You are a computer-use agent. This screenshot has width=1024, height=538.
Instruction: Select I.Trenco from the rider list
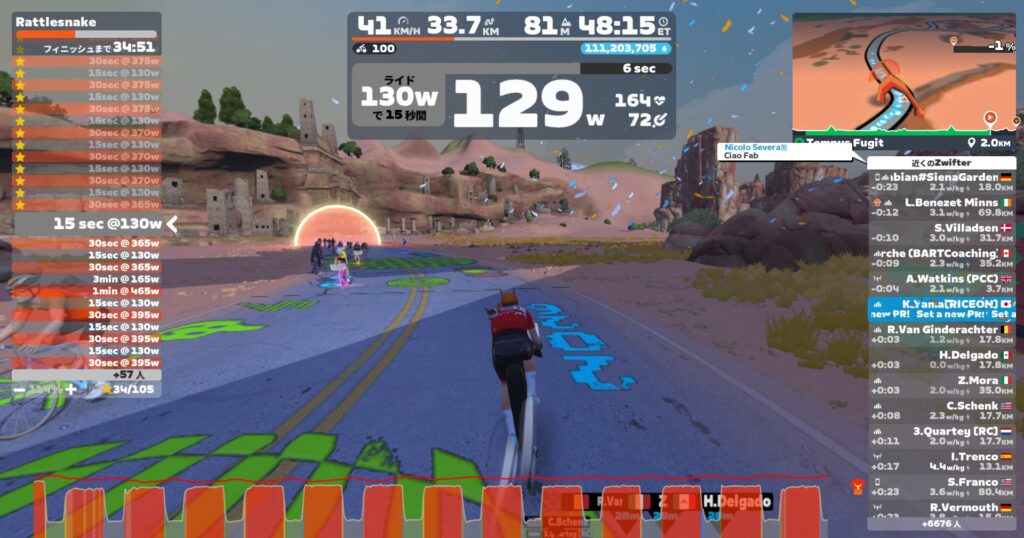click(x=941, y=456)
